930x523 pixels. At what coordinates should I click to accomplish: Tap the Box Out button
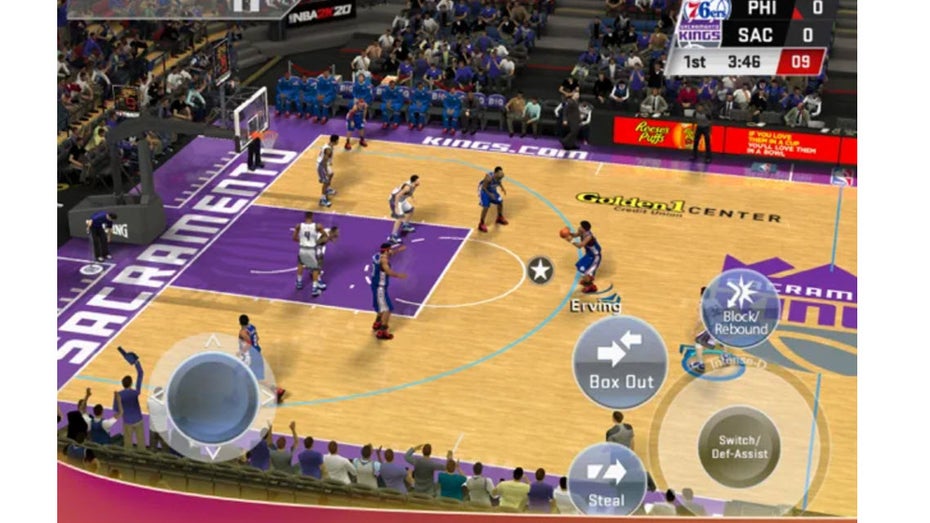click(620, 362)
